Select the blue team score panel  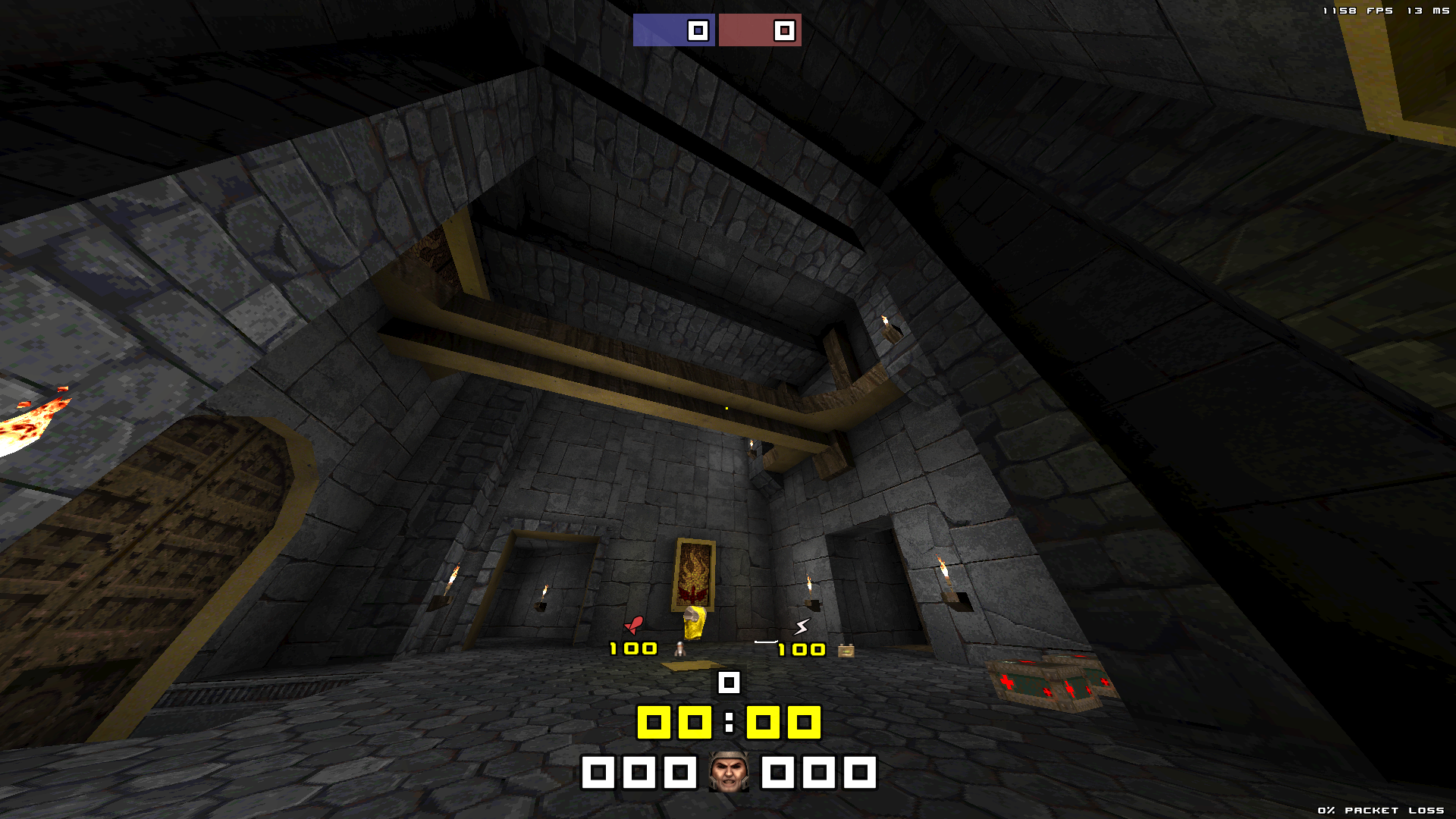coord(673,30)
